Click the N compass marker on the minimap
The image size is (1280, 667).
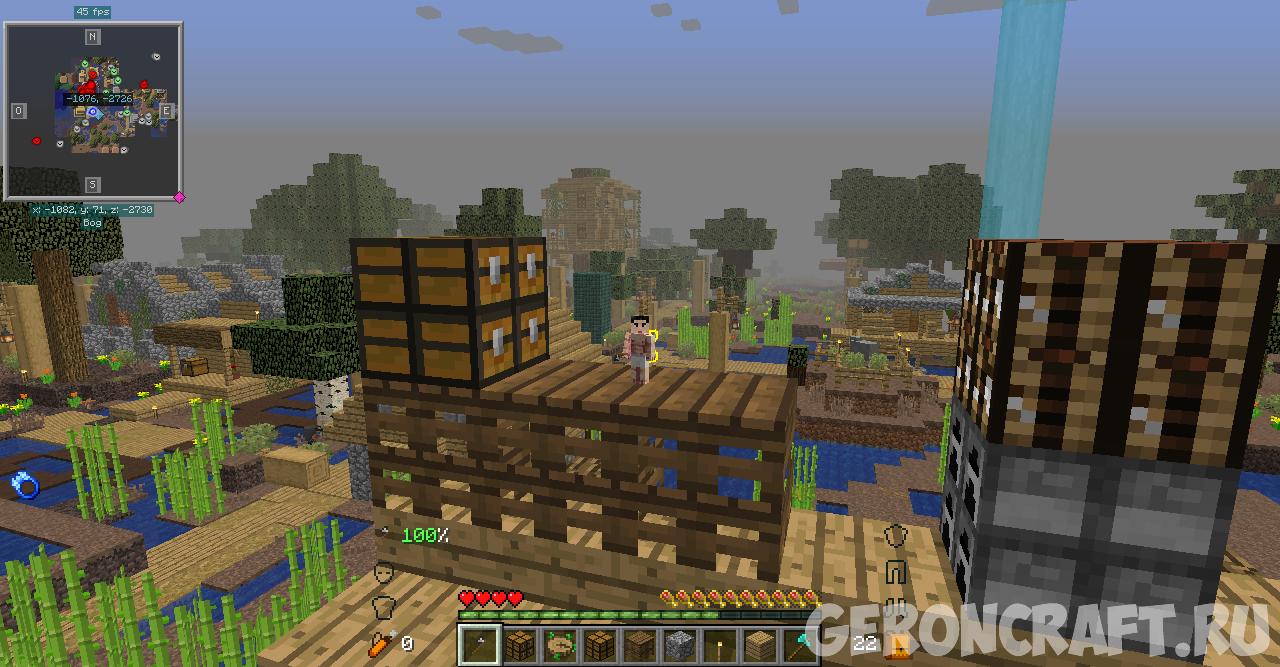tap(92, 37)
